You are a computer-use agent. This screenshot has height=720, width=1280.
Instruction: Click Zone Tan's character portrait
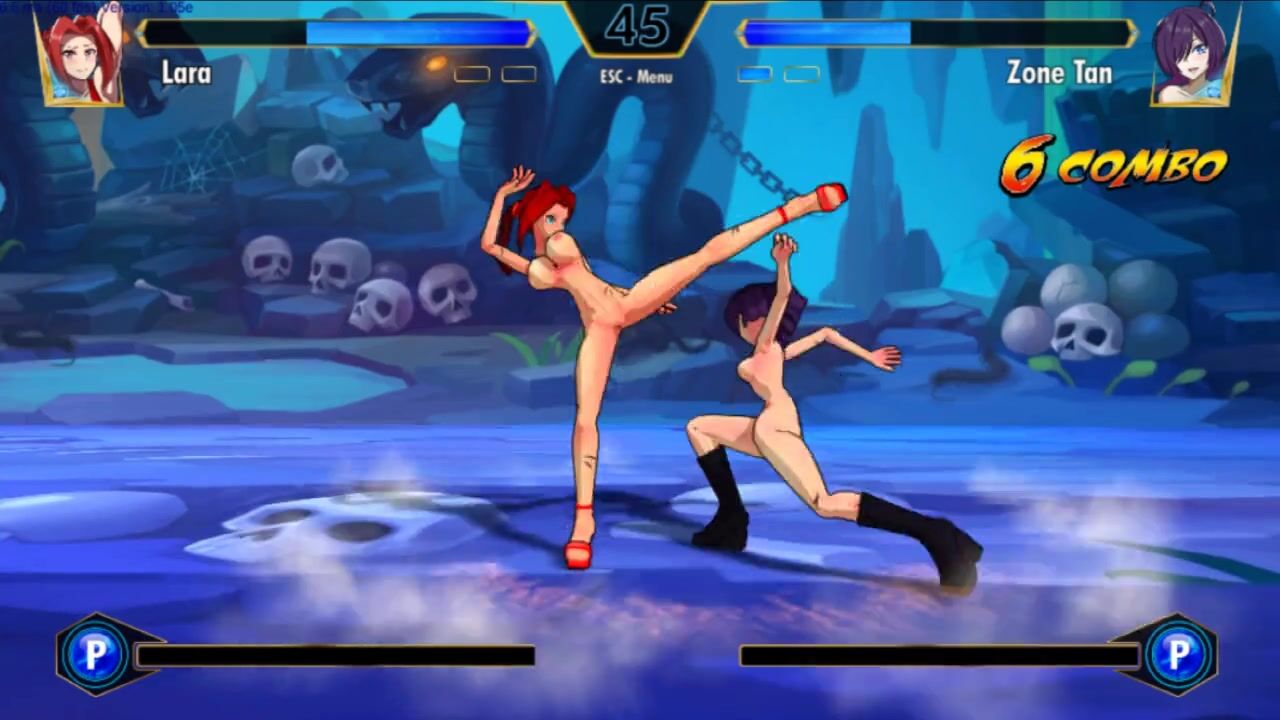click(1193, 58)
